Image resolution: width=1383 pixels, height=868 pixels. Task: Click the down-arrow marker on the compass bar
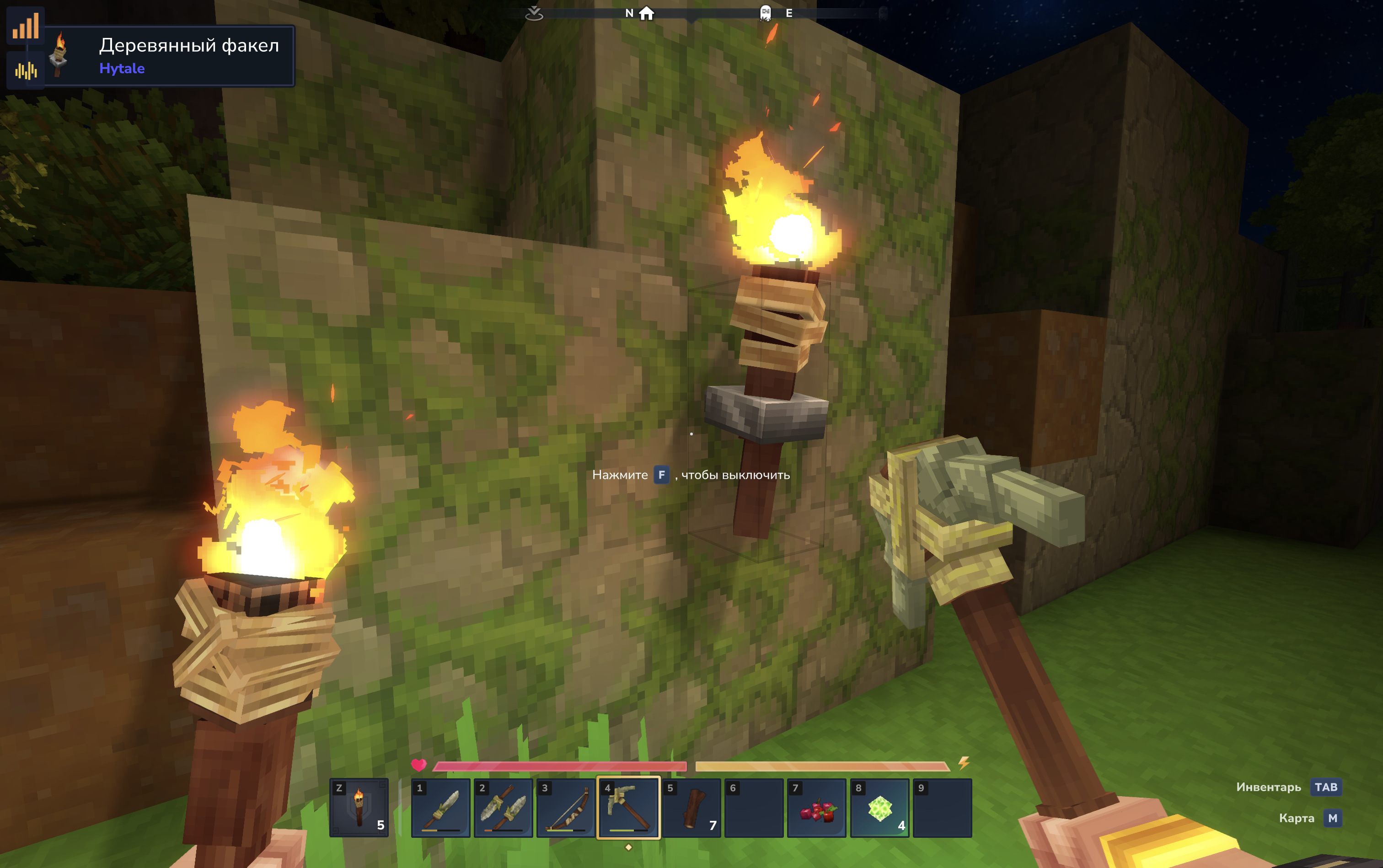point(534,13)
